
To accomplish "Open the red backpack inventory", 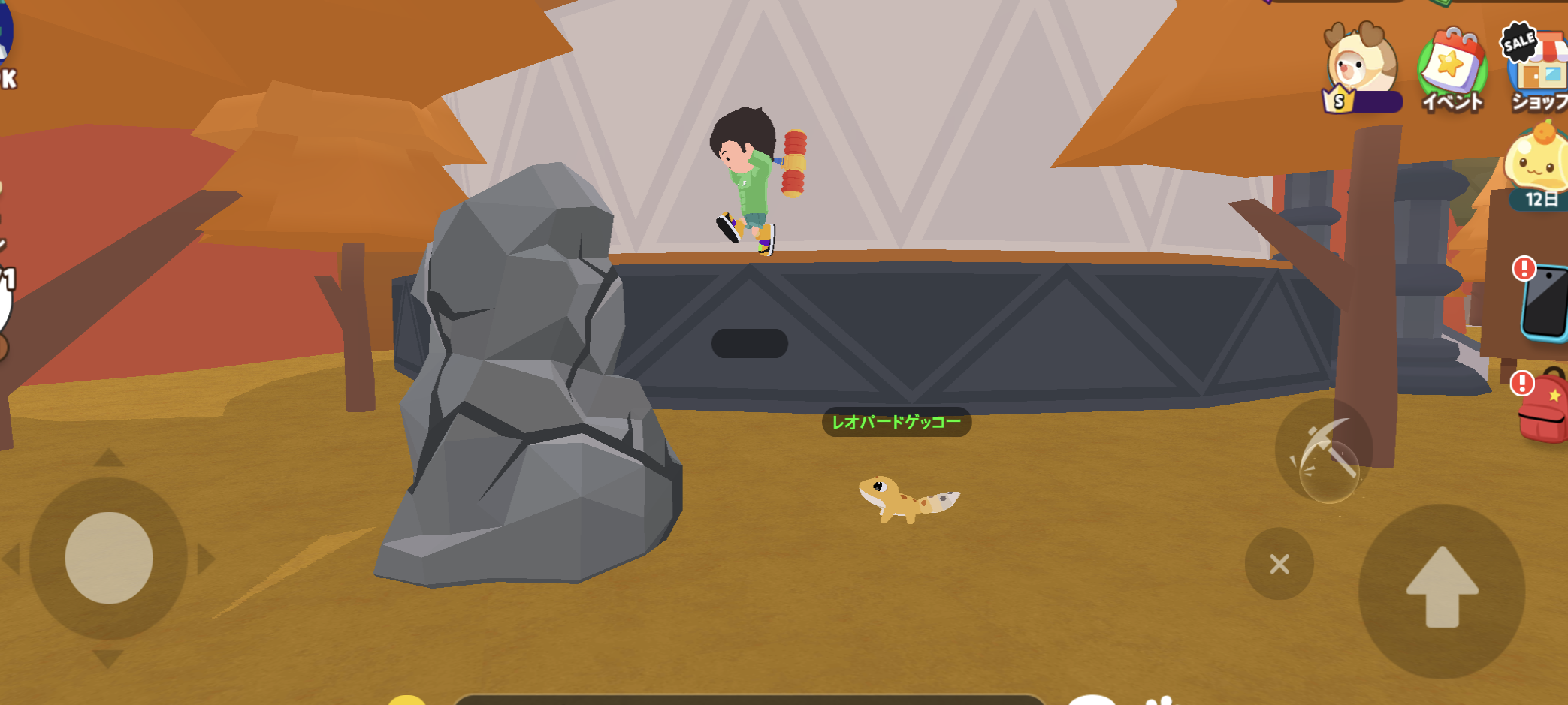I will click(1545, 409).
